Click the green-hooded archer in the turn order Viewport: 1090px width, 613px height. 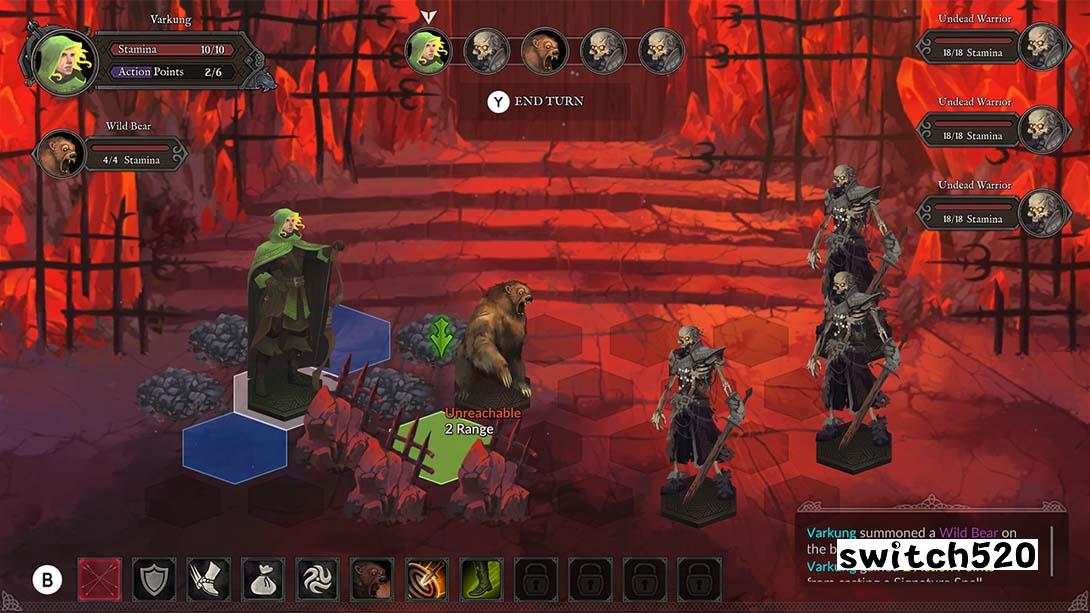(429, 51)
